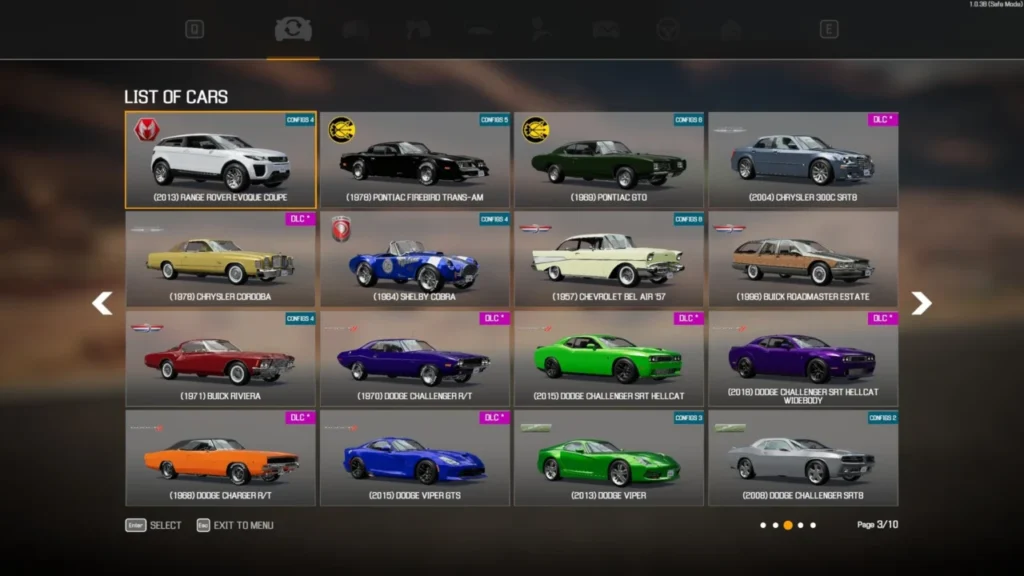This screenshot has height=576, width=1024.
Task: Select the 1970 Dodge Challenger R/T
Action: click(415, 358)
